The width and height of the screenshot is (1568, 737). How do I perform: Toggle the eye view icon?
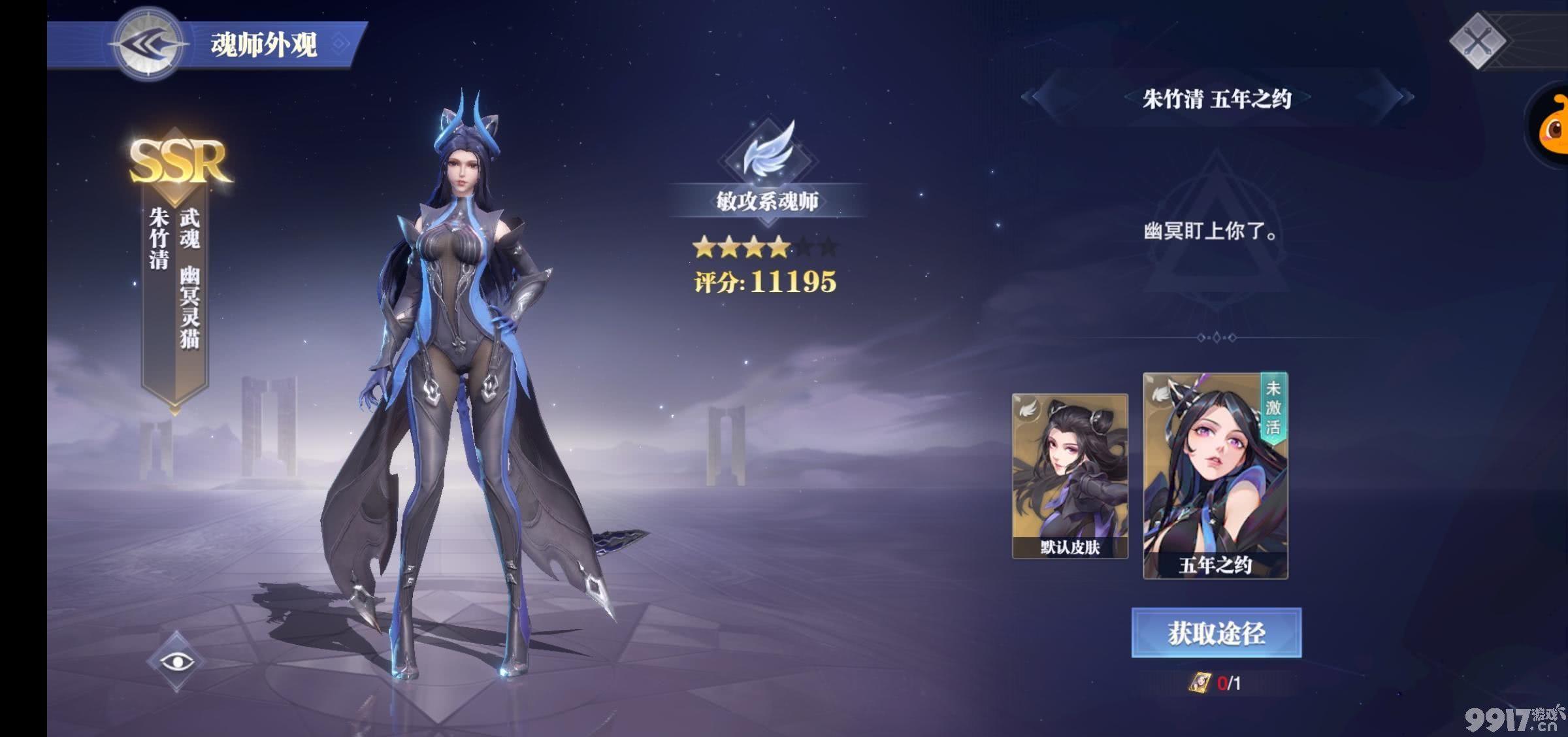point(176,661)
